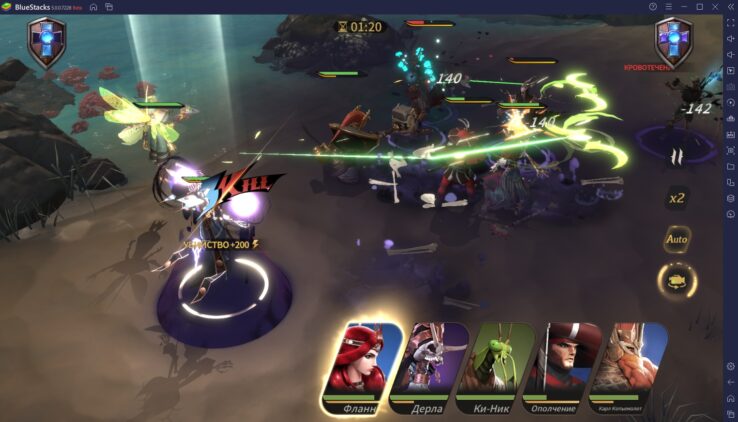Choose the Дерла hero portrait
This screenshot has height=422, width=738.
[429, 367]
